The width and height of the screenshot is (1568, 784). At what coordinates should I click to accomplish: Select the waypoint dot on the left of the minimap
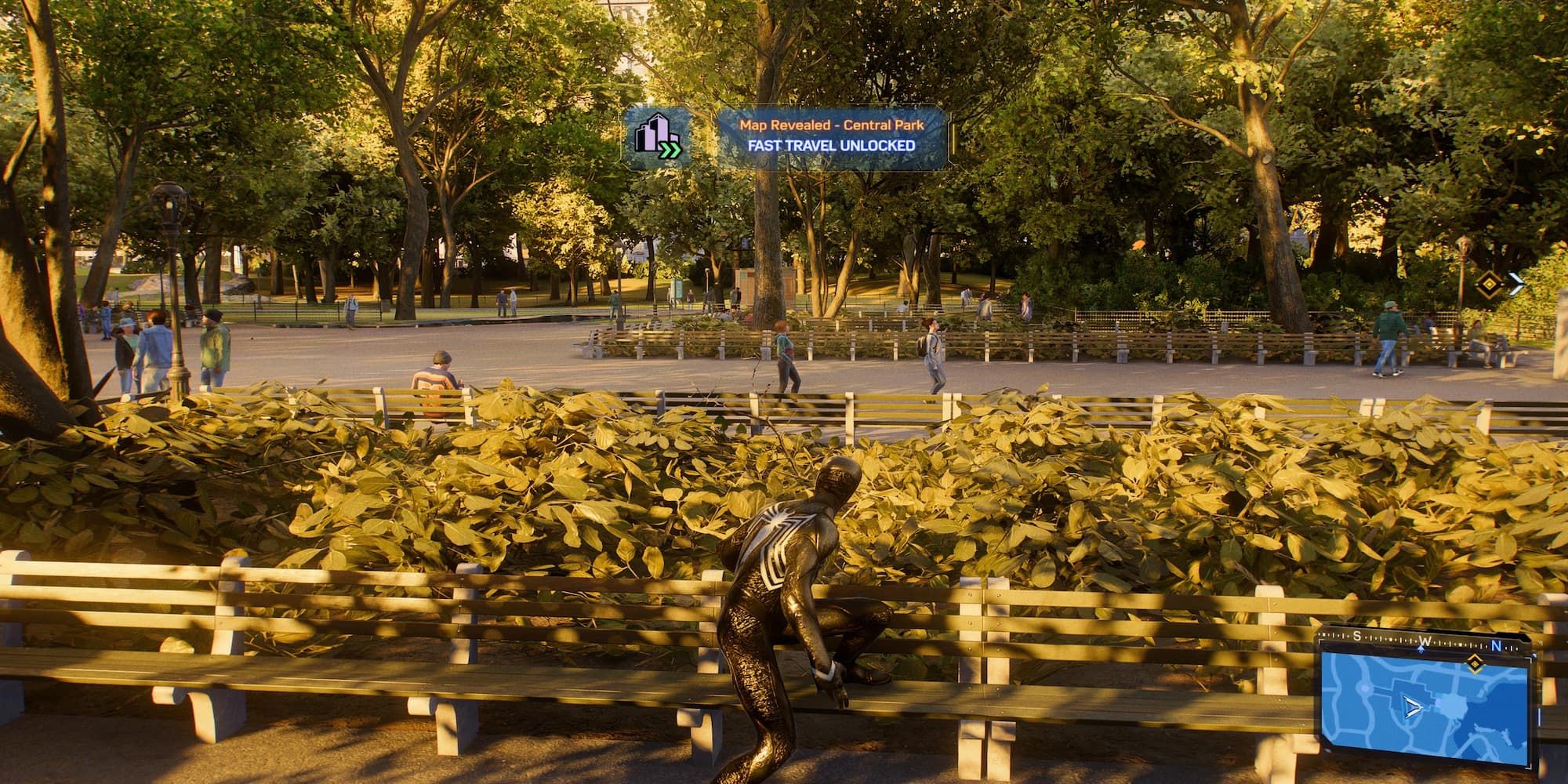tap(1364, 687)
